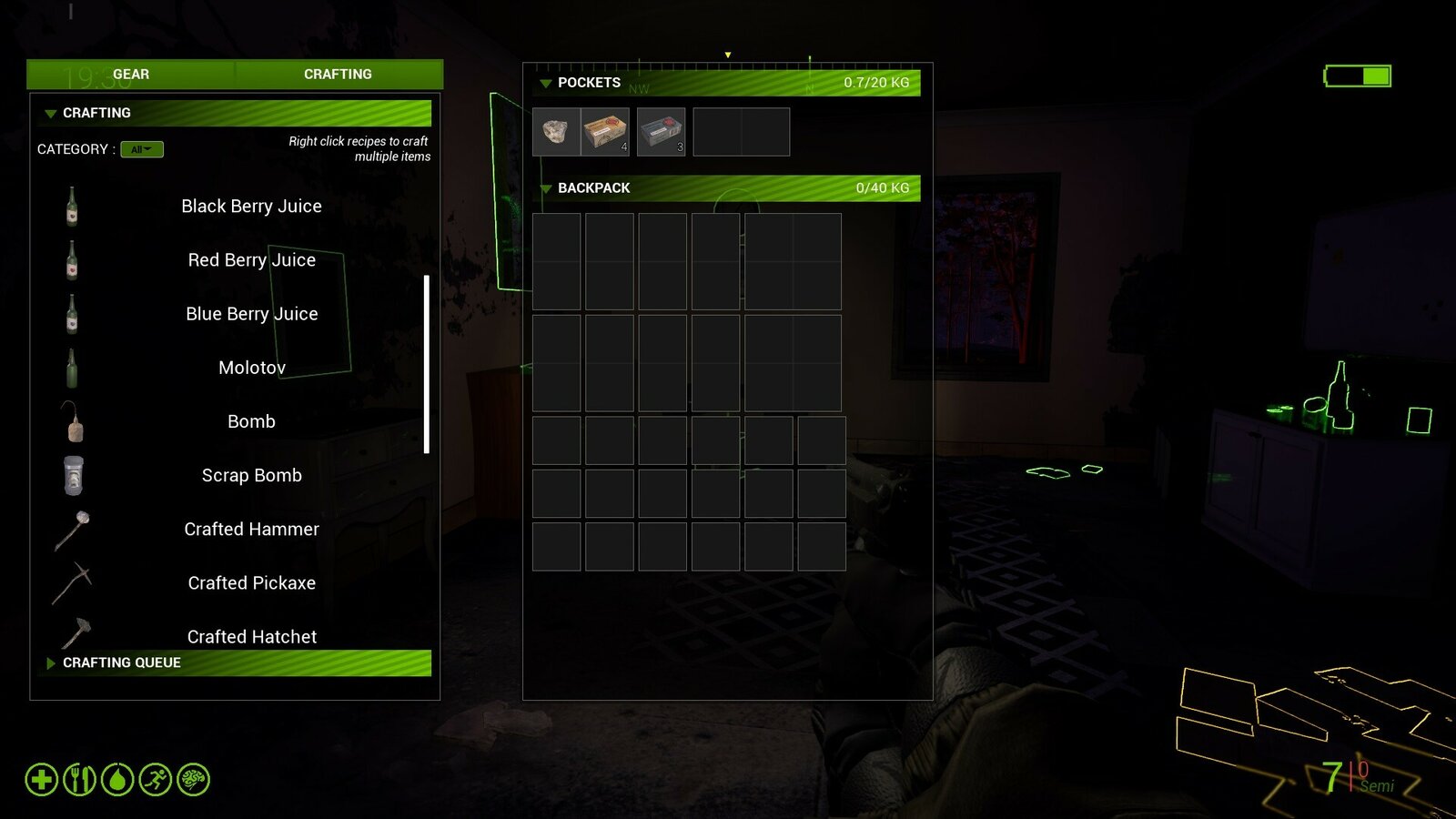
Task: Click the recipe list scrollbar
Action: [x=426, y=364]
